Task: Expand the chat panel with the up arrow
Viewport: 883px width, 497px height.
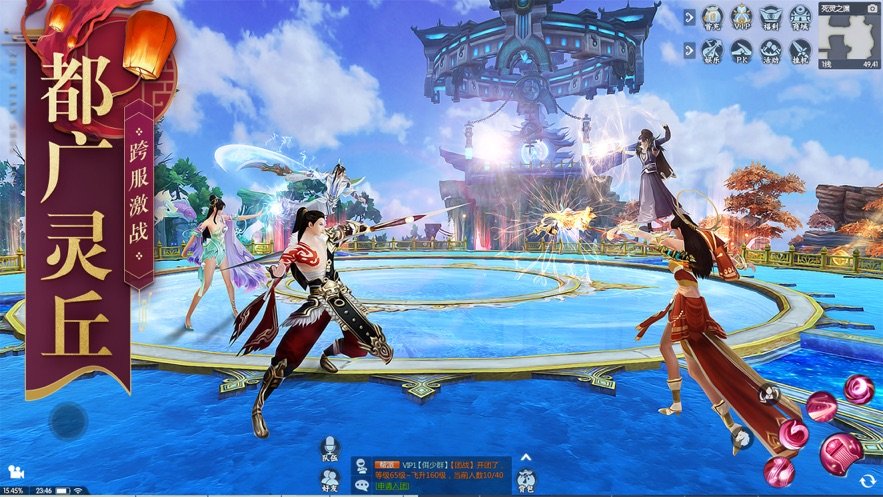Action: point(527,459)
